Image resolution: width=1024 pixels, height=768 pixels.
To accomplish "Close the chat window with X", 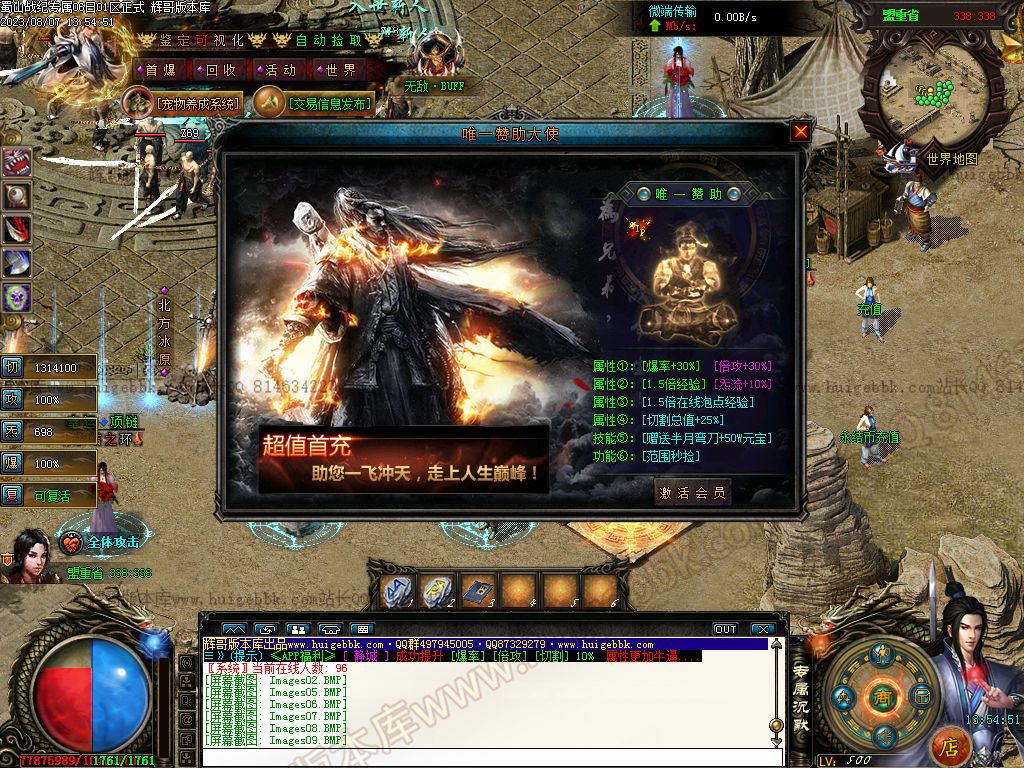I will (x=763, y=629).
